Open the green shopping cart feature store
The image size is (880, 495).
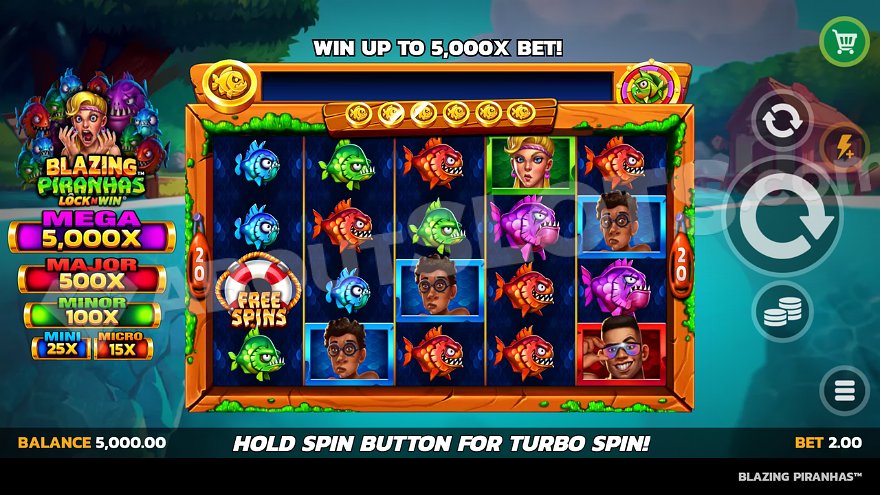[x=844, y=42]
